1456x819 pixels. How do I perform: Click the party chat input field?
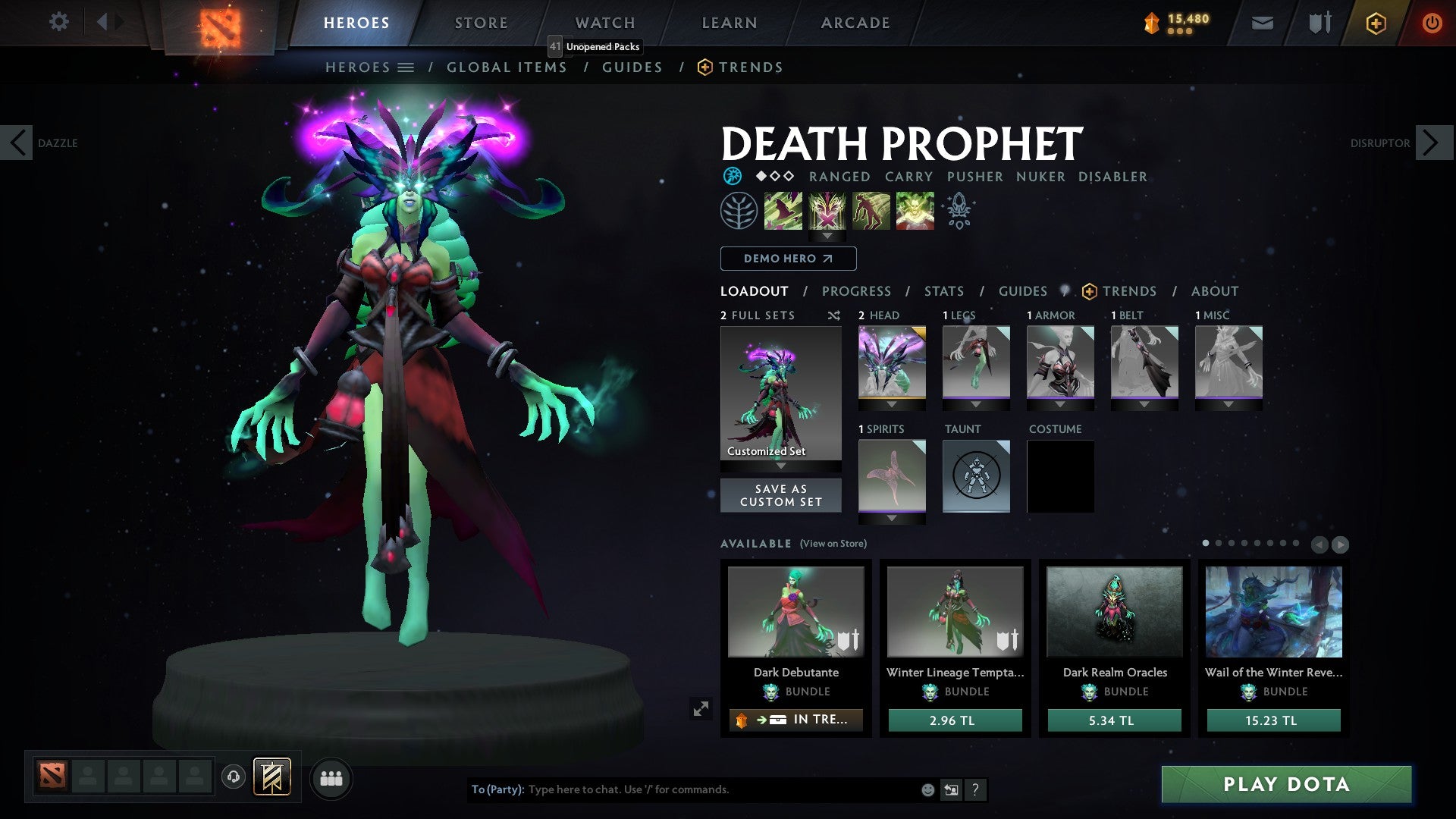682,789
